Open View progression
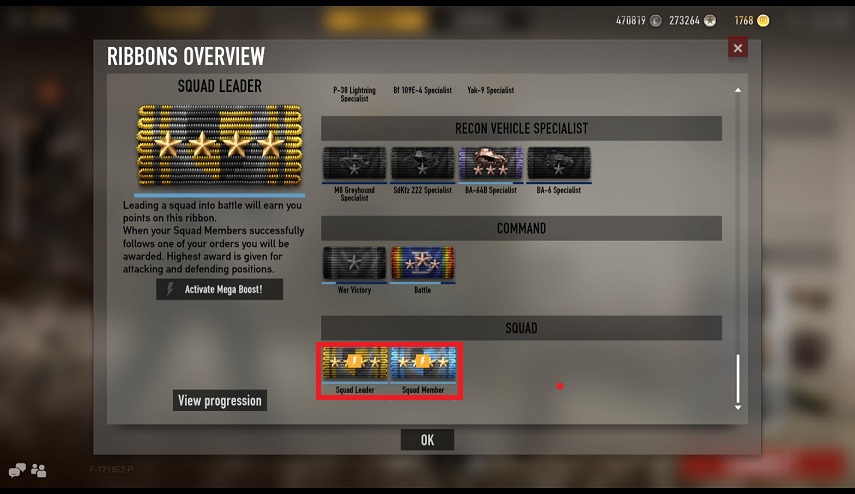The image size is (855, 494). tap(220, 401)
